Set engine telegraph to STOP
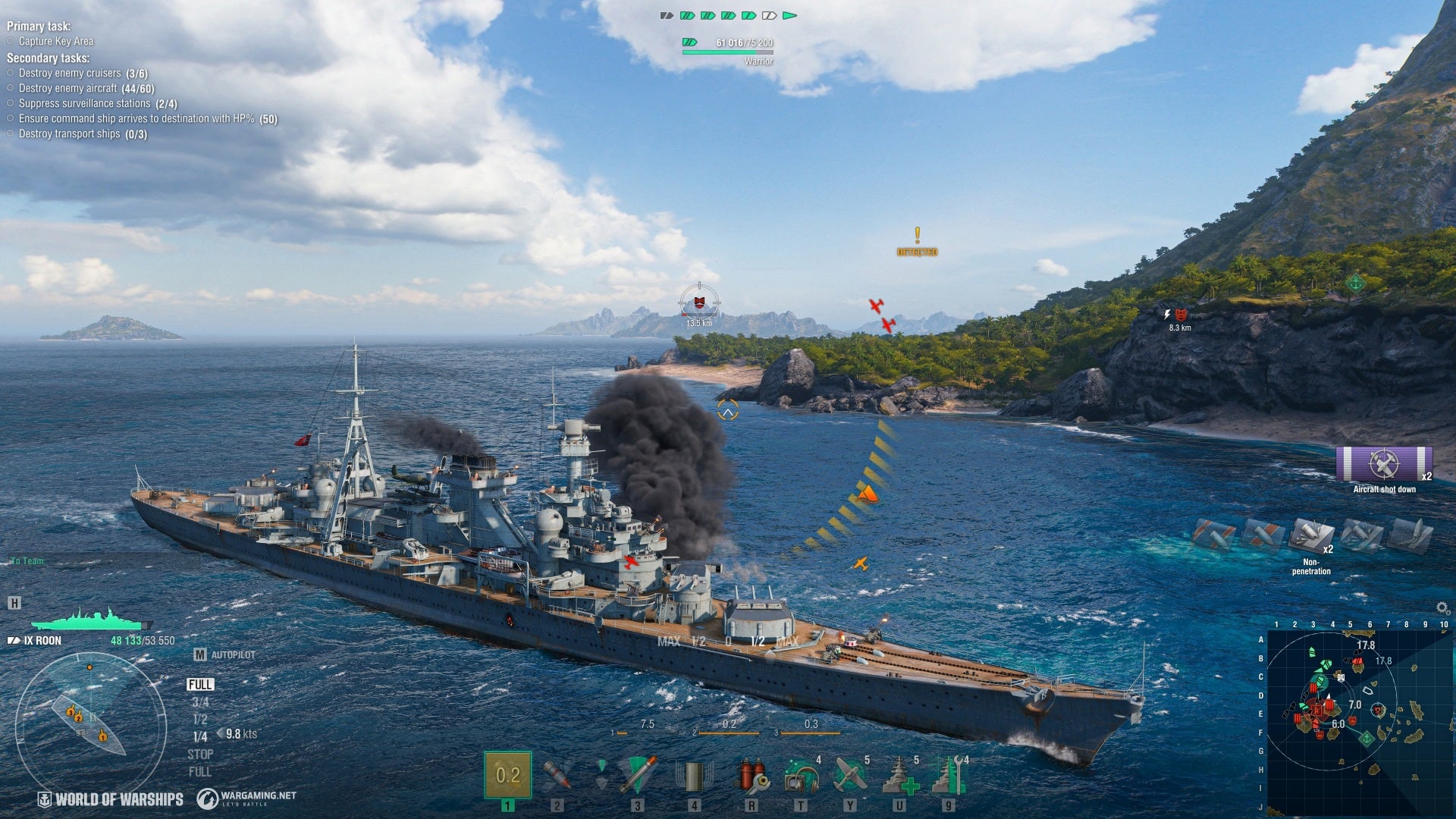The height and width of the screenshot is (819, 1456). [x=200, y=755]
